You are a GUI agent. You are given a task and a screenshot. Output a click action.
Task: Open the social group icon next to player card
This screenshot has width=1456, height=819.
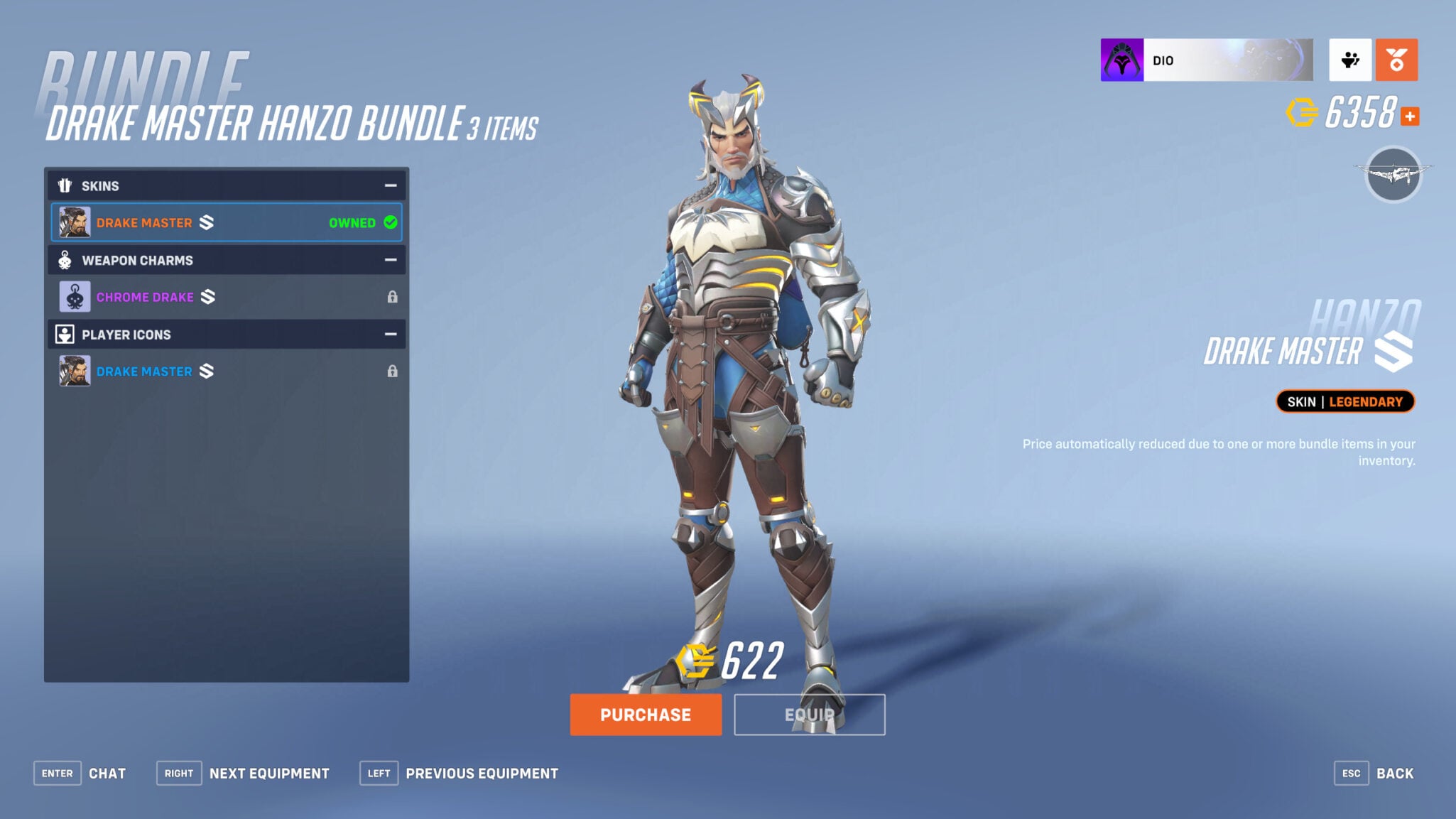coord(1352,60)
